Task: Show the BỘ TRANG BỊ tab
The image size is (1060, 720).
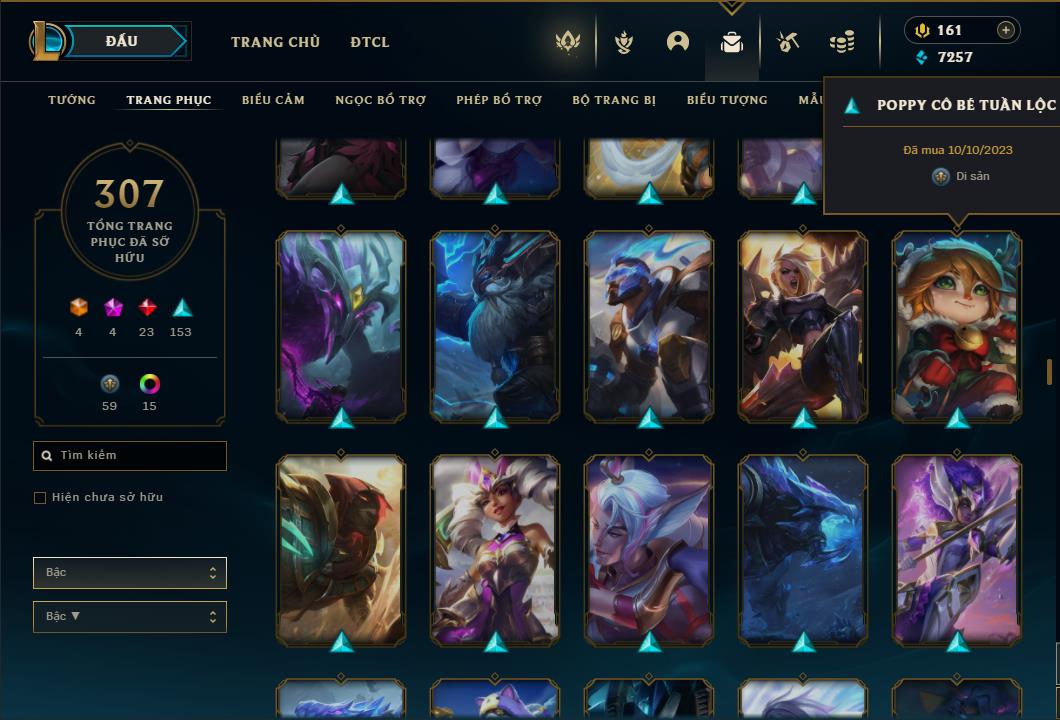Action: click(x=614, y=100)
